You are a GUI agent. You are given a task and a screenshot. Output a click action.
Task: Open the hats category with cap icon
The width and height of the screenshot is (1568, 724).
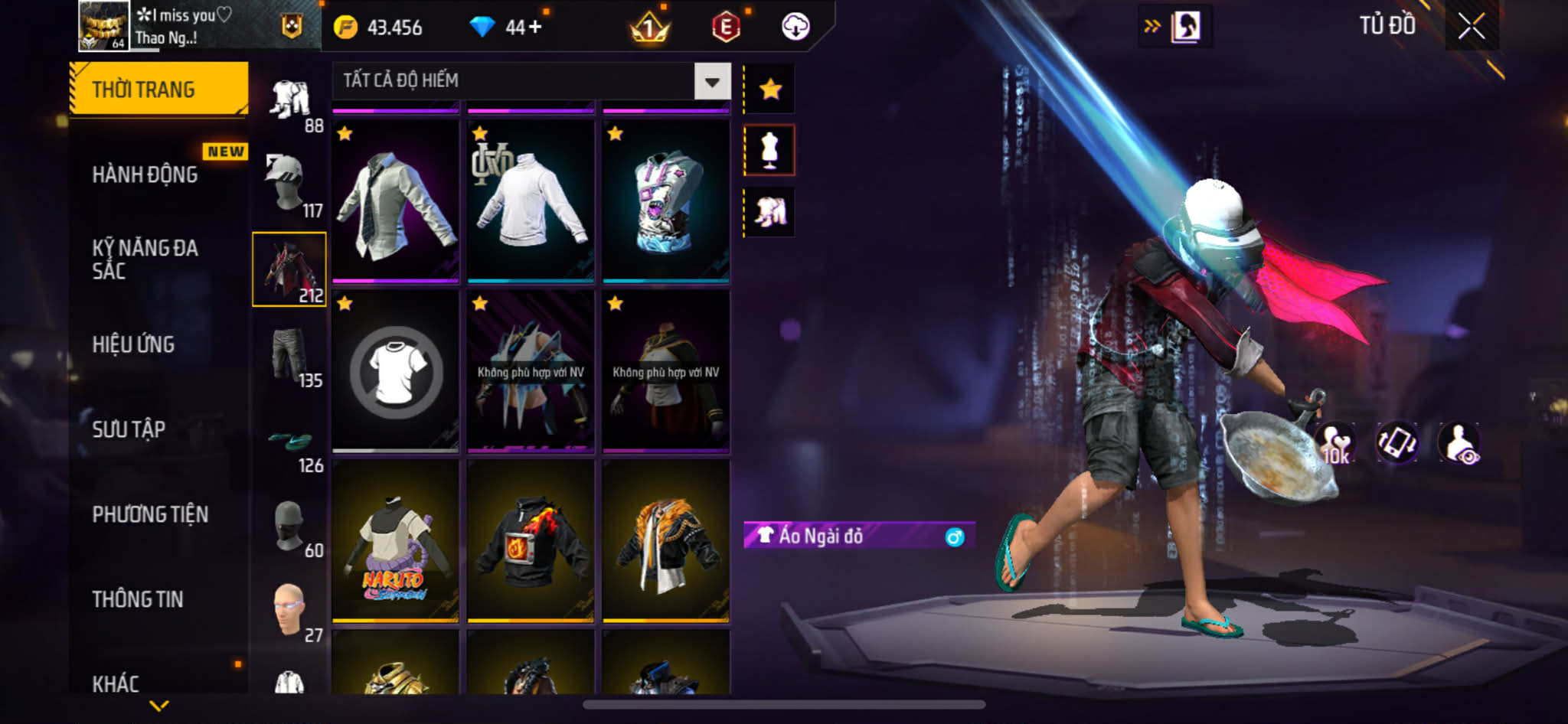289,185
